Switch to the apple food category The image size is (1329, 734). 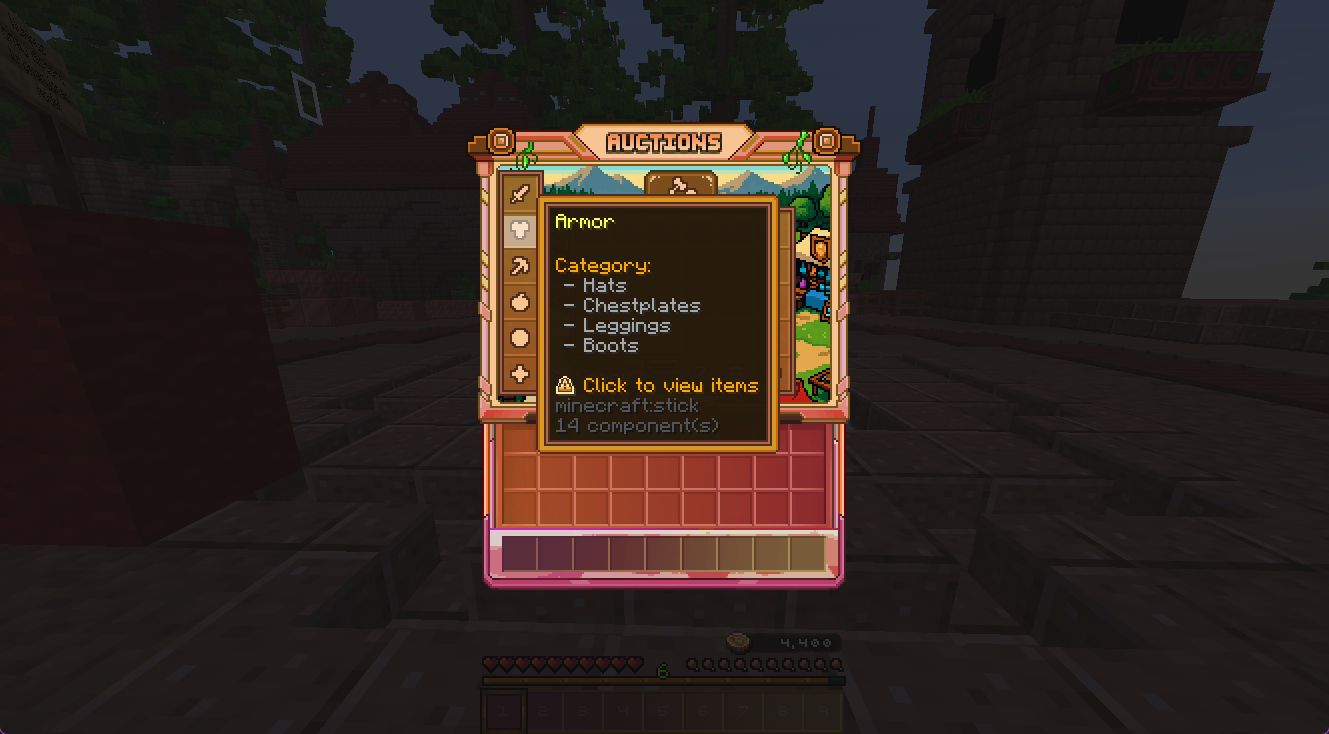519,302
